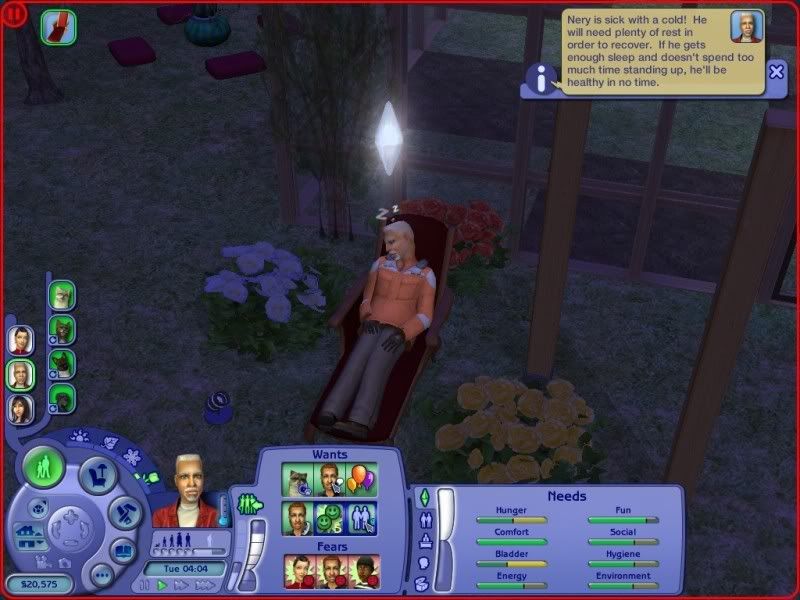Select the dark-haired man's household portrait
Image resolution: width=800 pixels, height=600 pixels.
(x=21, y=340)
